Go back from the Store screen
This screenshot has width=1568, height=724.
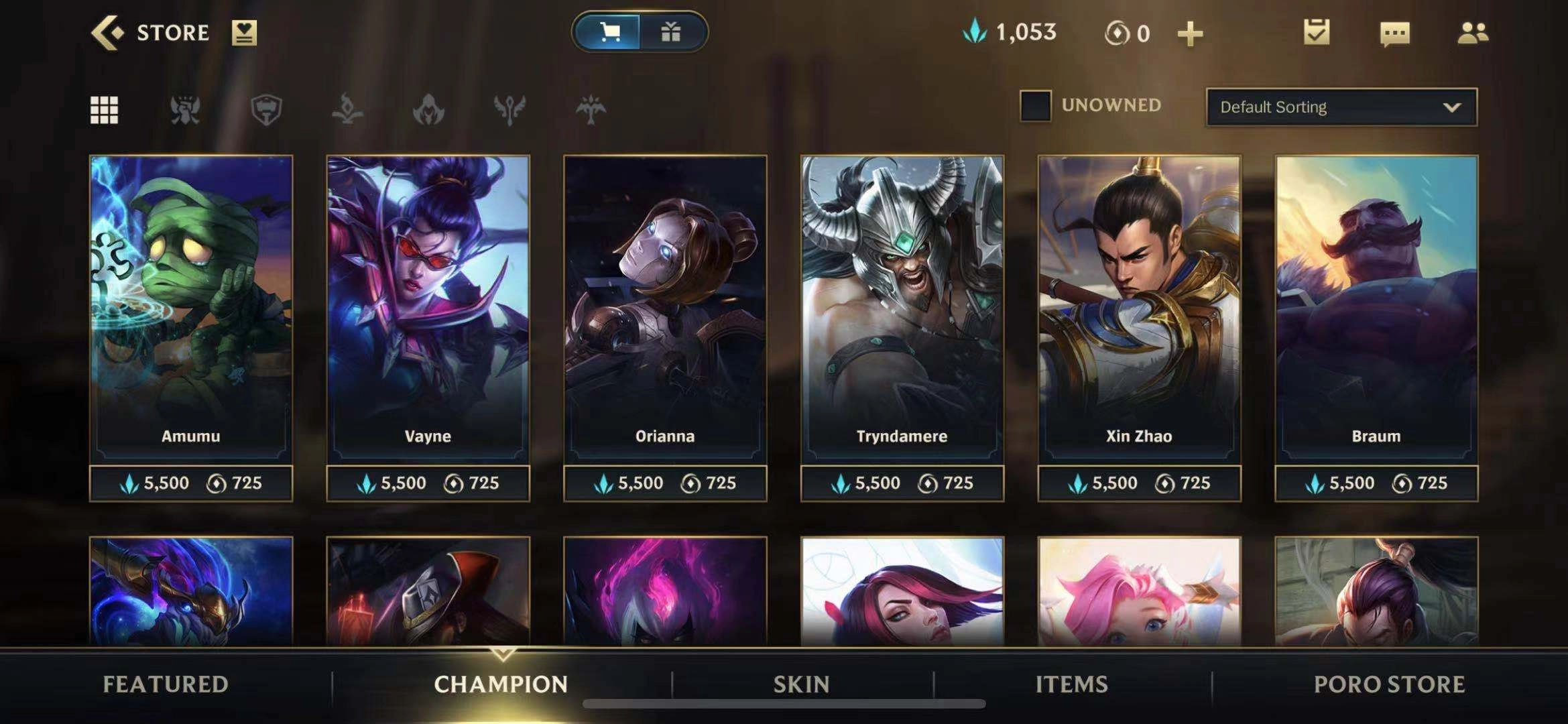tap(107, 33)
